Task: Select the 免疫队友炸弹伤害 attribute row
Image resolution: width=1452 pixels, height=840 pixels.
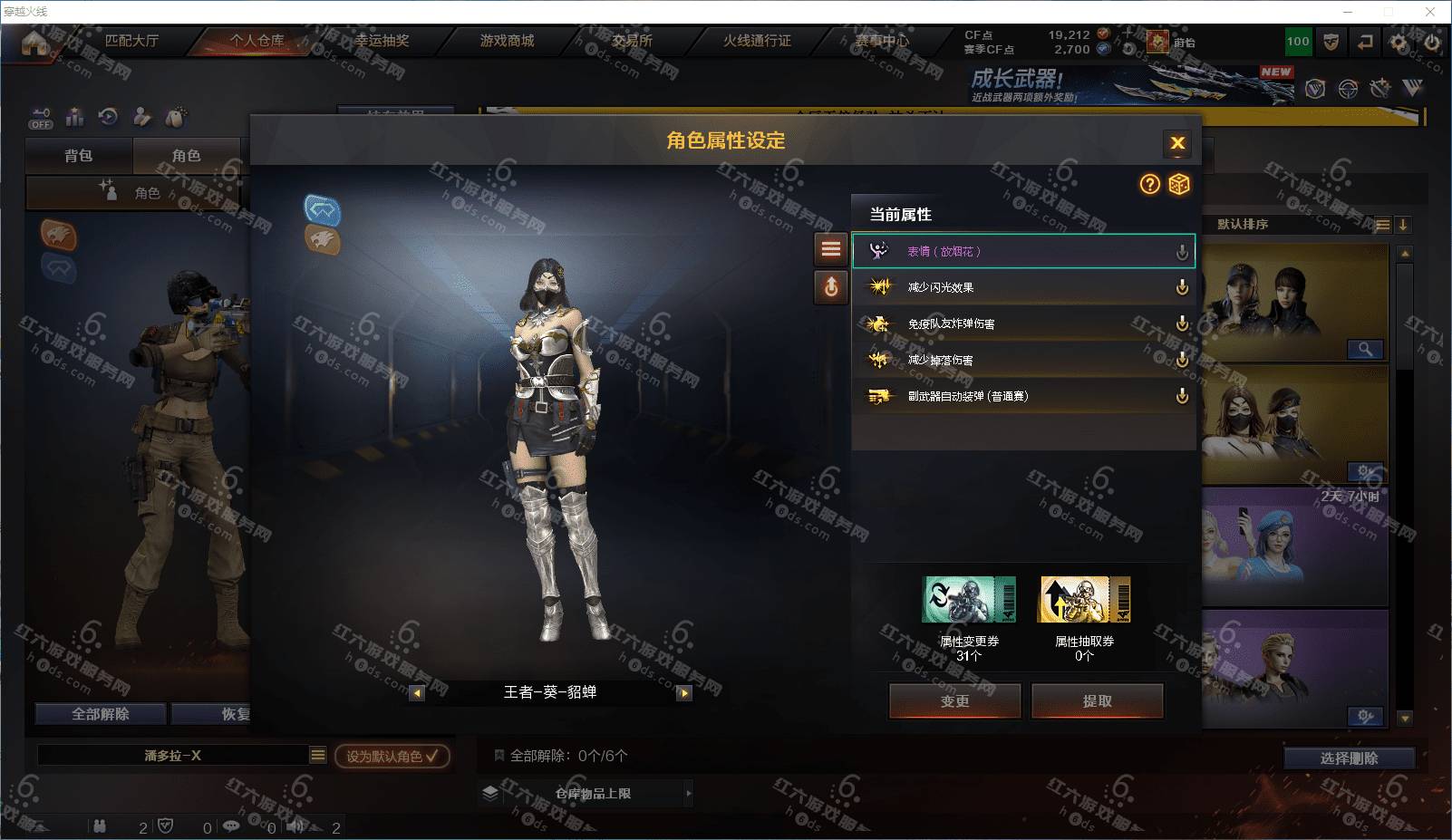Action: tap(1022, 323)
